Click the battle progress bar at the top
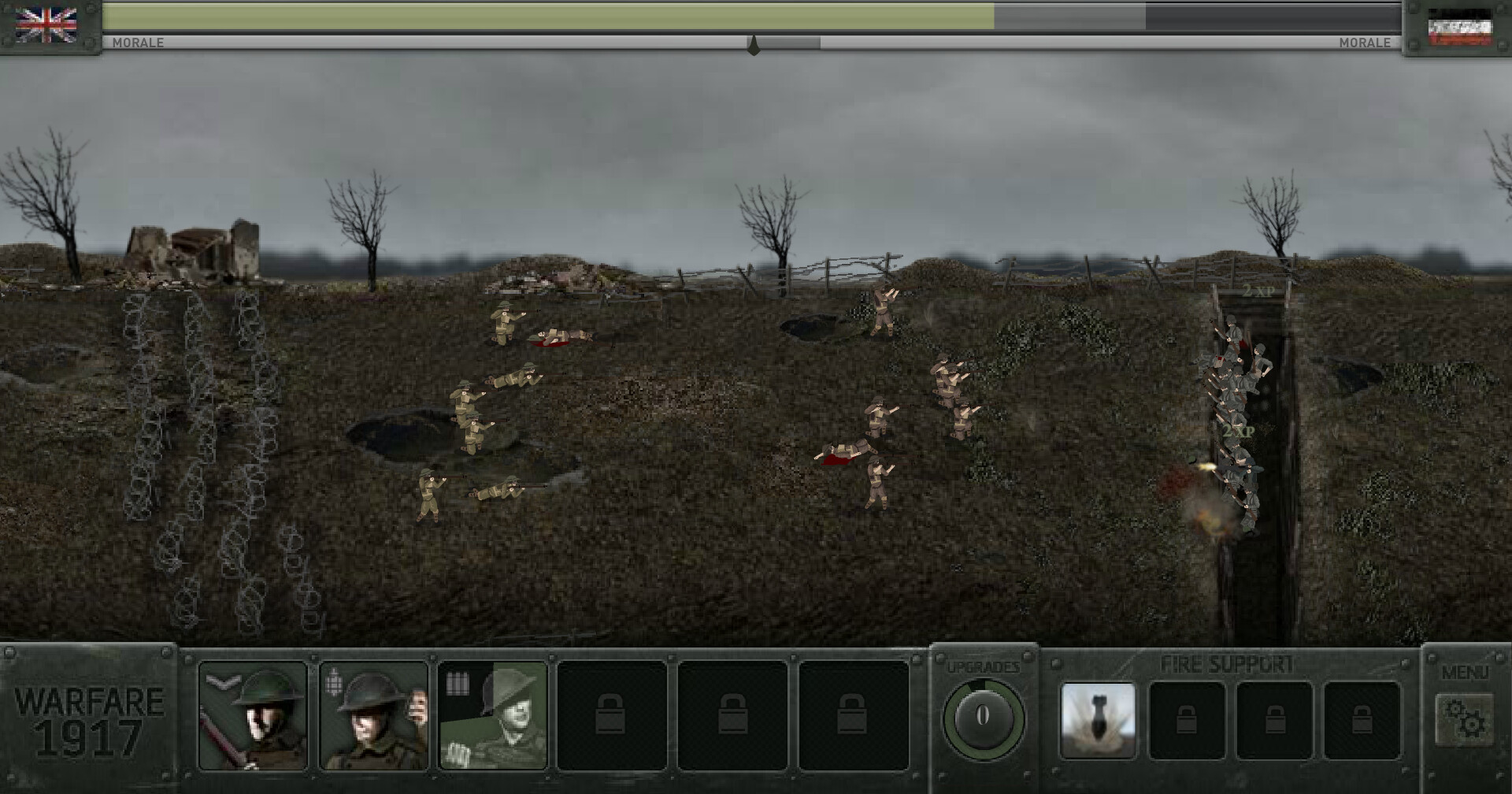Image resolution: width=1512 pixels, height=794 pixels. click(x=756, y=14)
